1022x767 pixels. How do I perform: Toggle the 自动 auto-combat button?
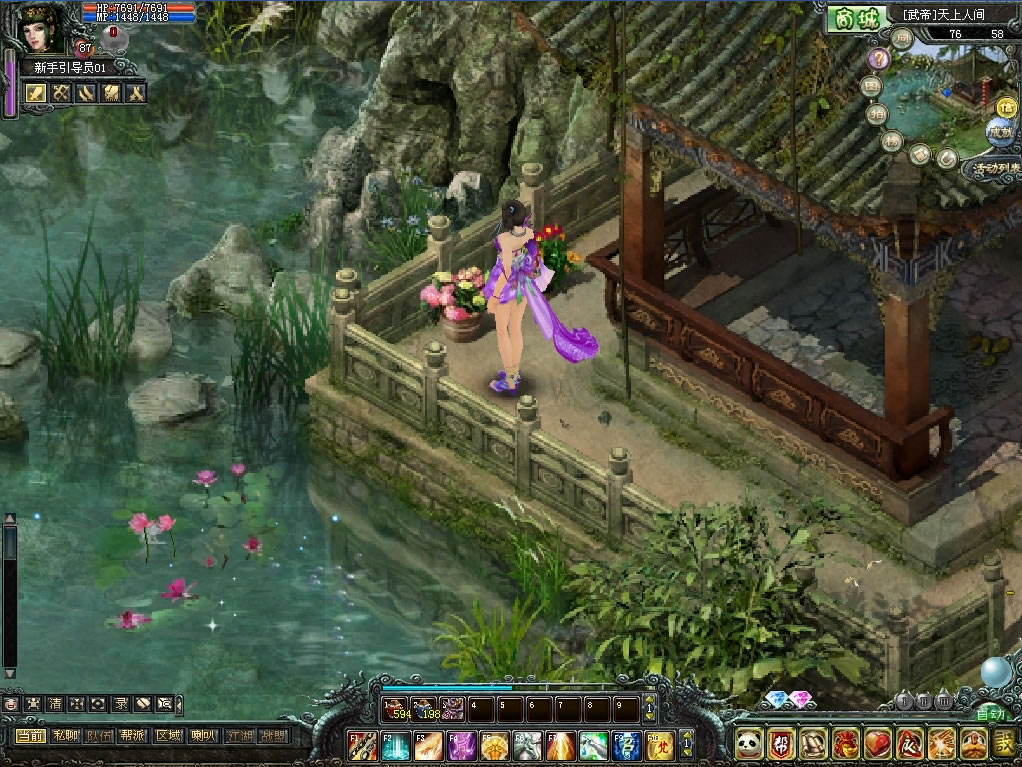tap(989, 714)
